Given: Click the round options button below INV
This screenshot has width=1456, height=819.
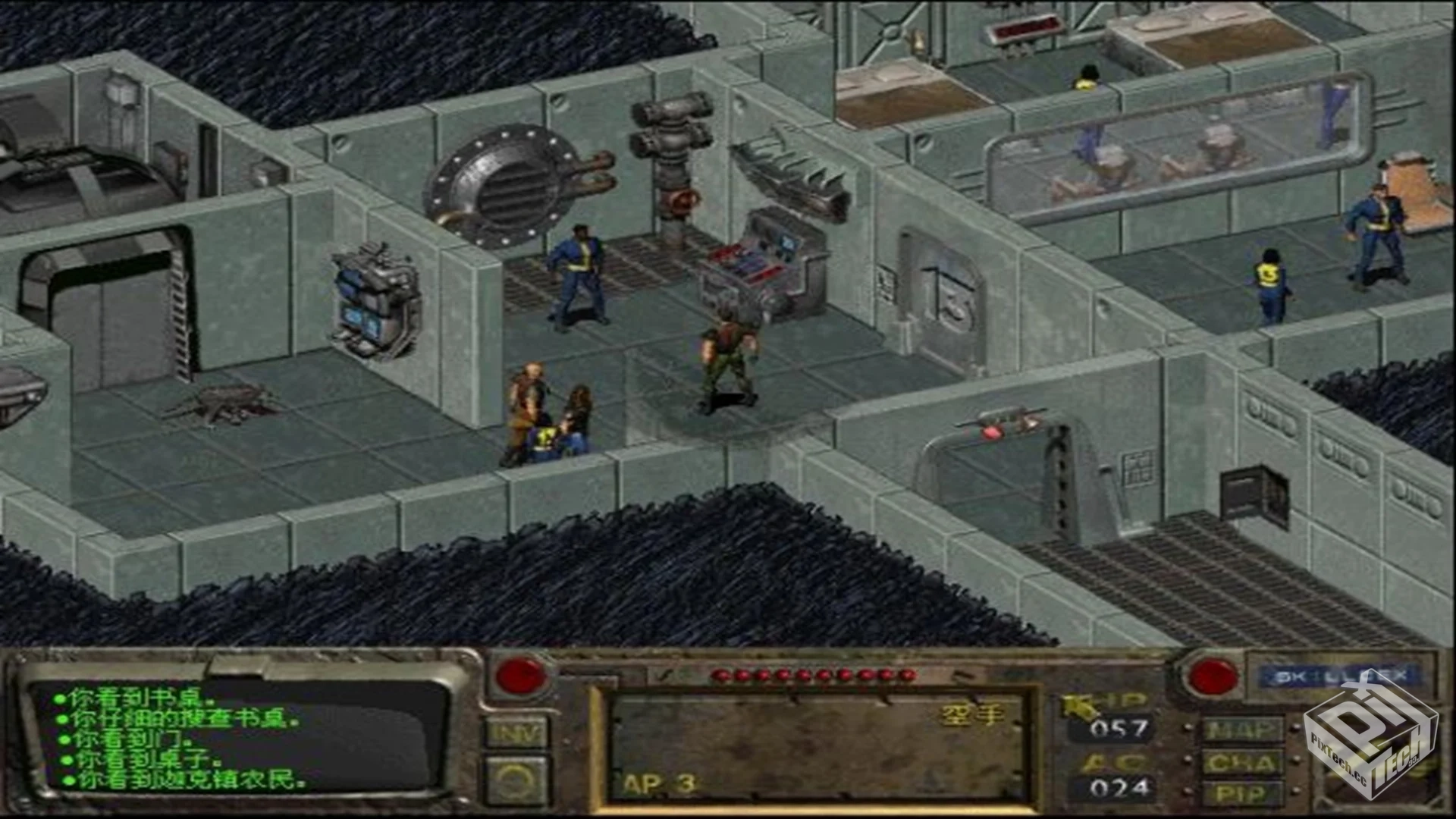Looking at the screenshot, I should point(516,780).
